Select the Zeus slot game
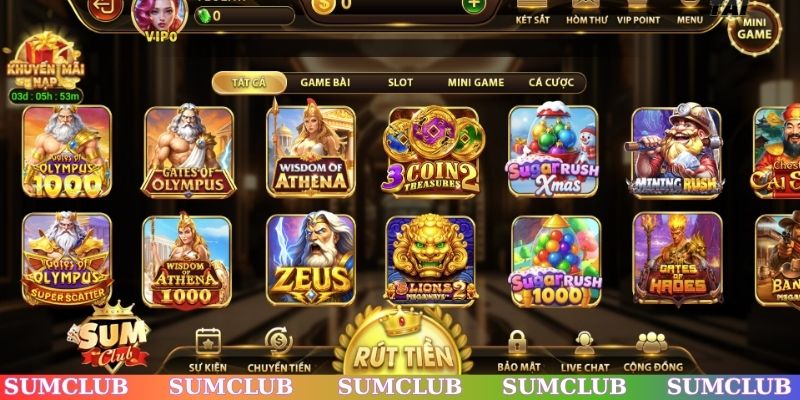 tap(311, 259)
